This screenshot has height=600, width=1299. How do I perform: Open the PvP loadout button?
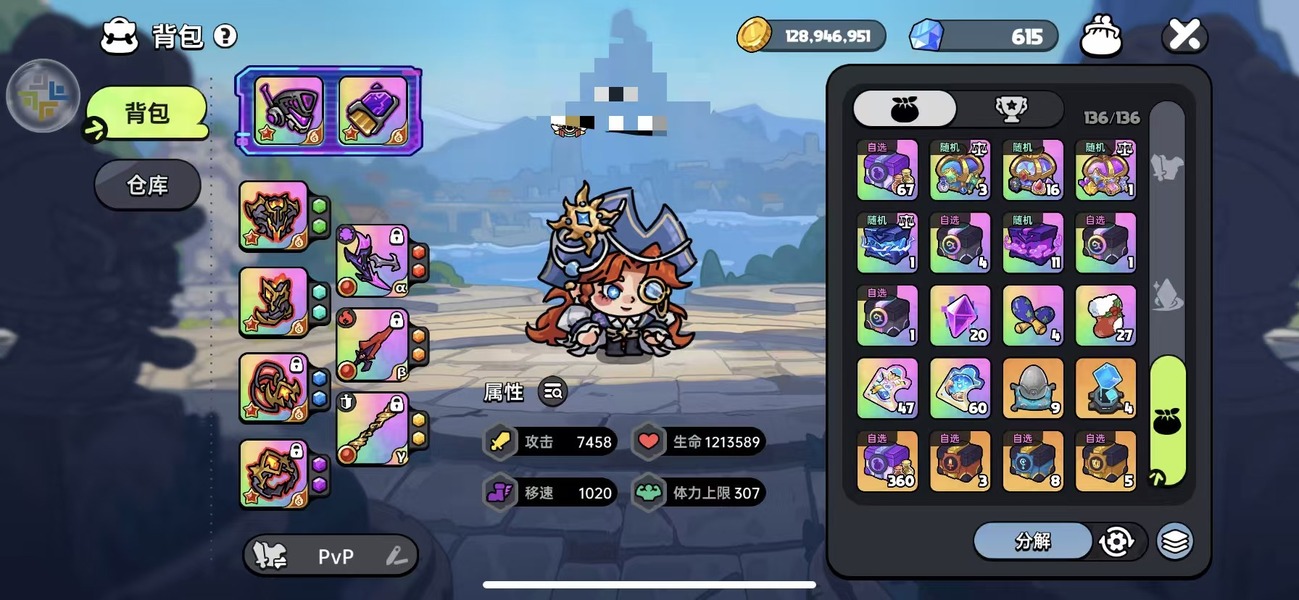331,556
